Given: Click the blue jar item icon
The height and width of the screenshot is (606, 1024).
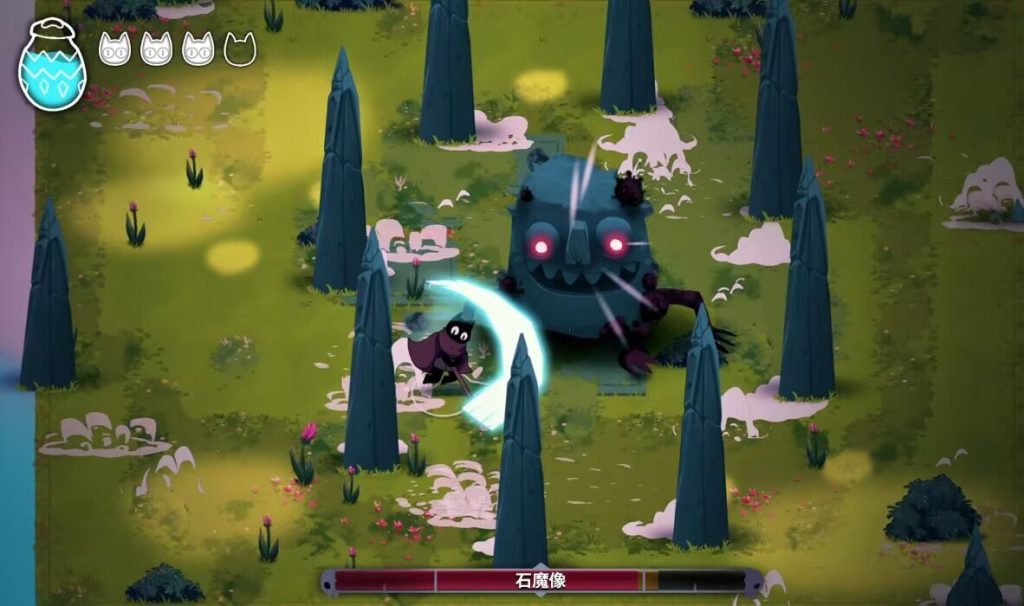Looking at the screenshot, I should click(52, 65).
